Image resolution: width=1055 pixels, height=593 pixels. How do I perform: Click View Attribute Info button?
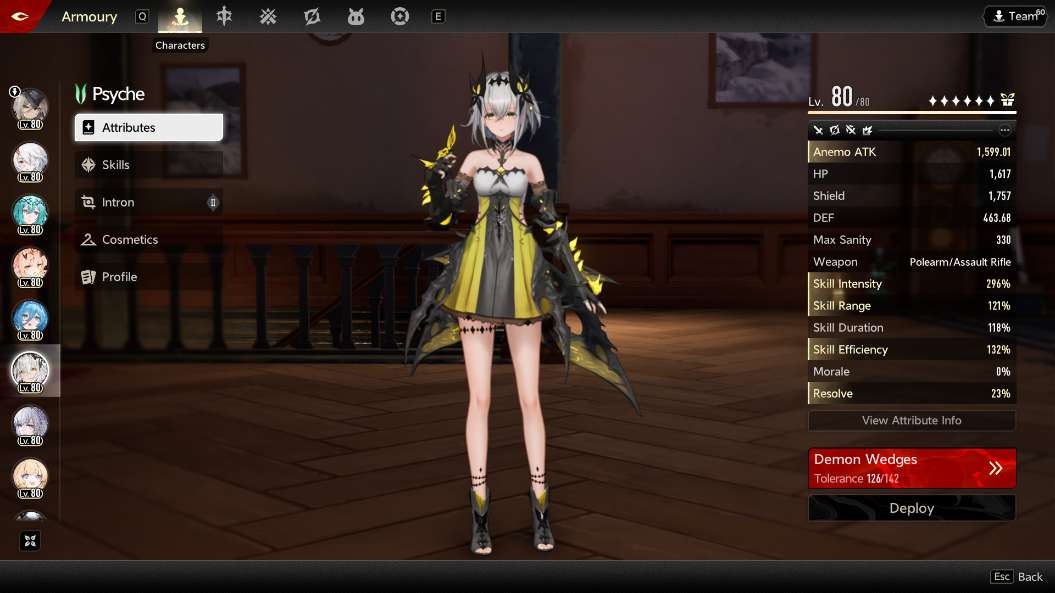[x=911, y=421]
